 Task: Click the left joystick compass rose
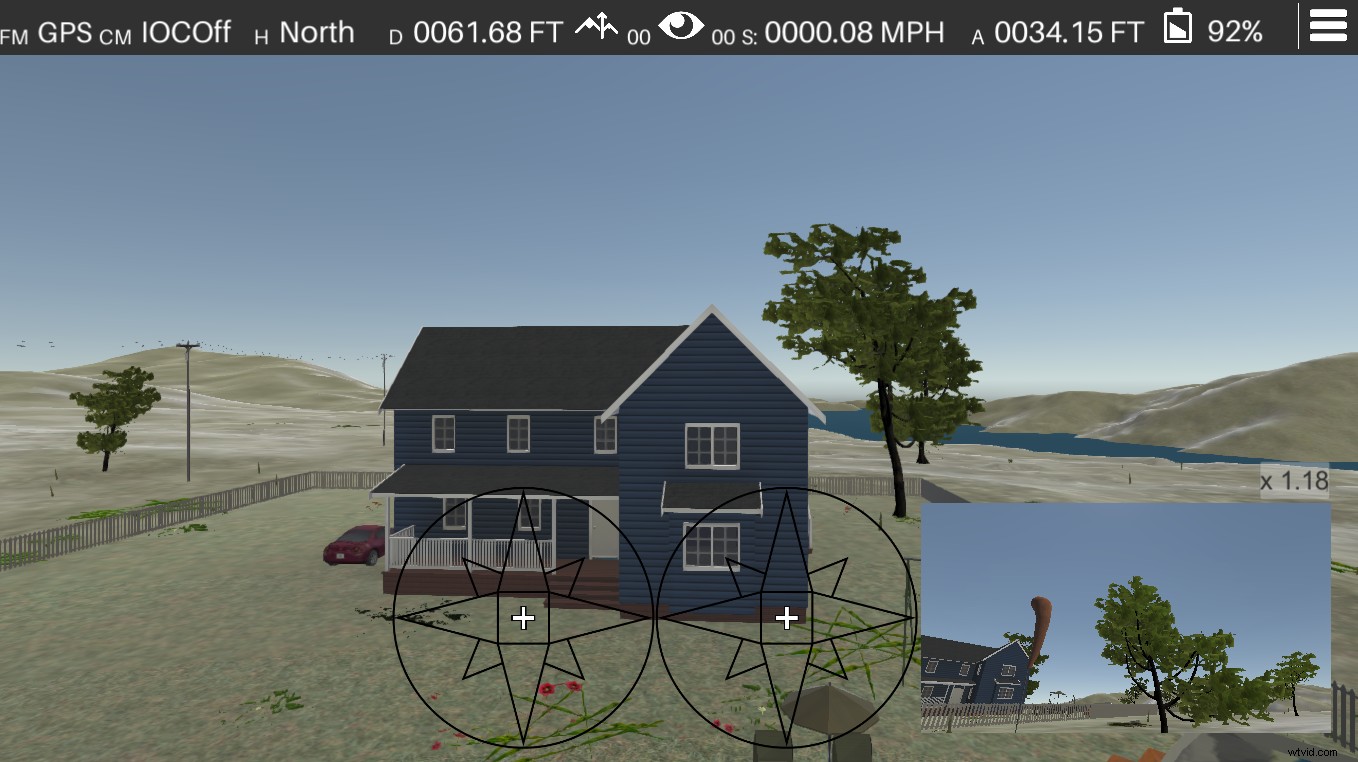523,618
